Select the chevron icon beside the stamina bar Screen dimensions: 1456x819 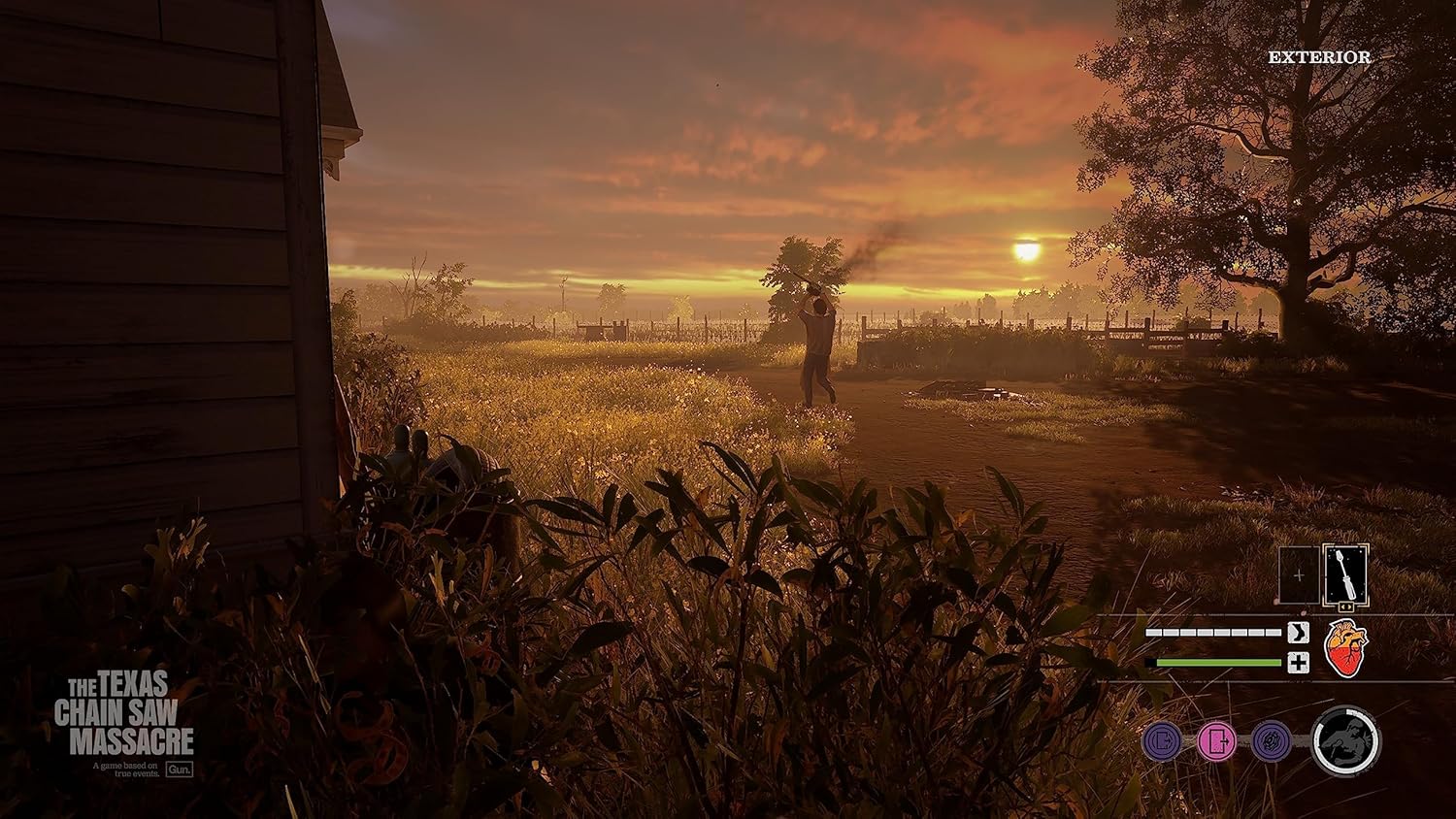tap(1299, 633)
